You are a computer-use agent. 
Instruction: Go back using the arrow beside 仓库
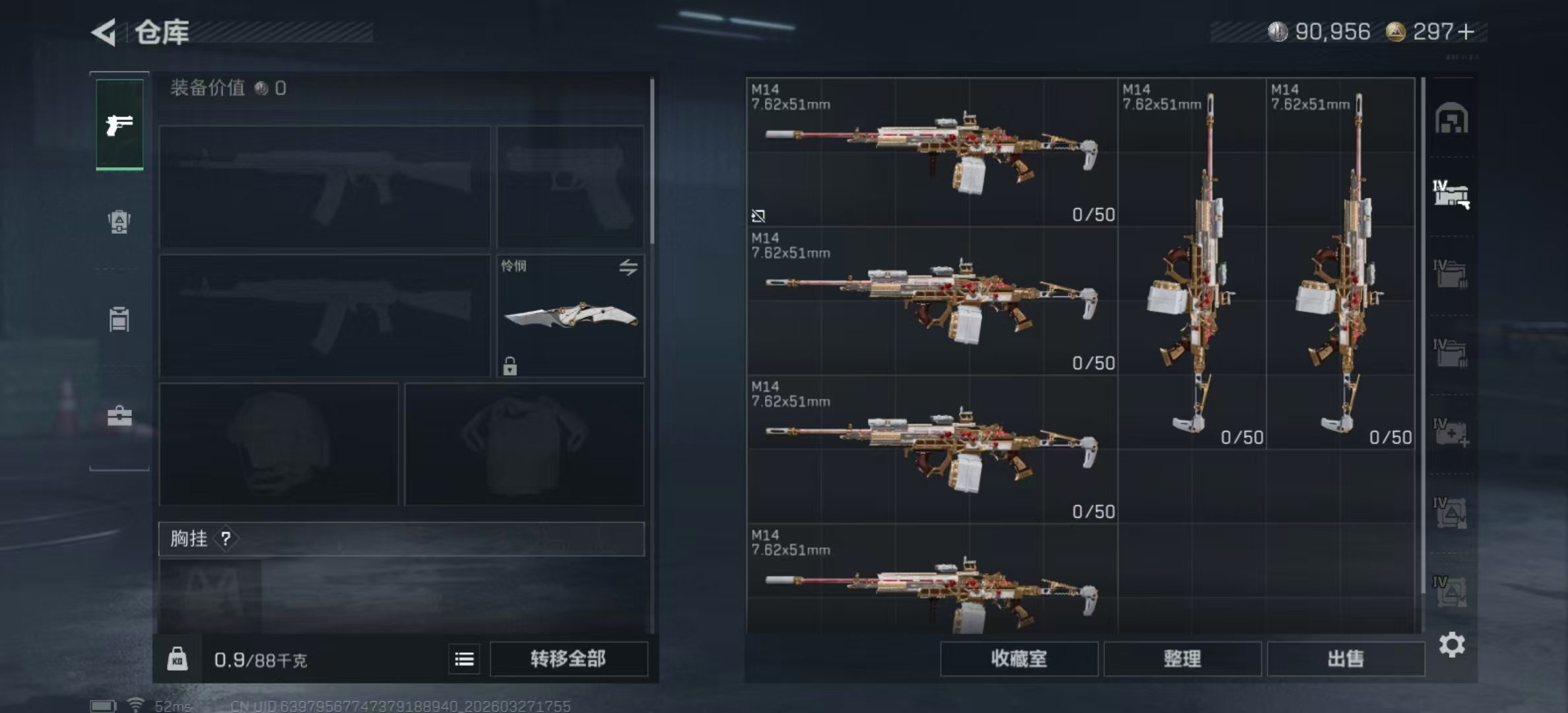104,32
